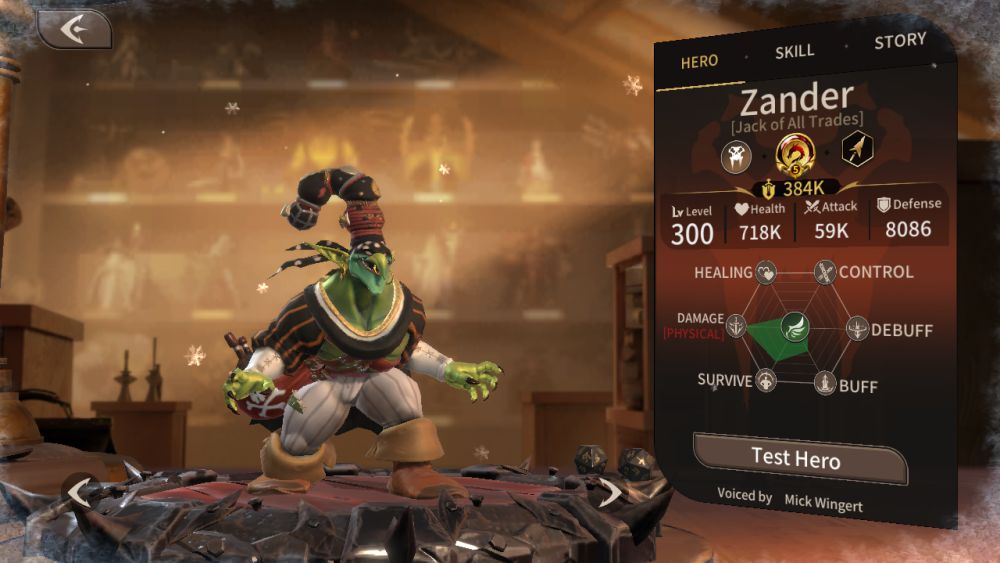Switch to the SKILL tab
Viewport: 1000px width, 563px height.
(795, 52)
